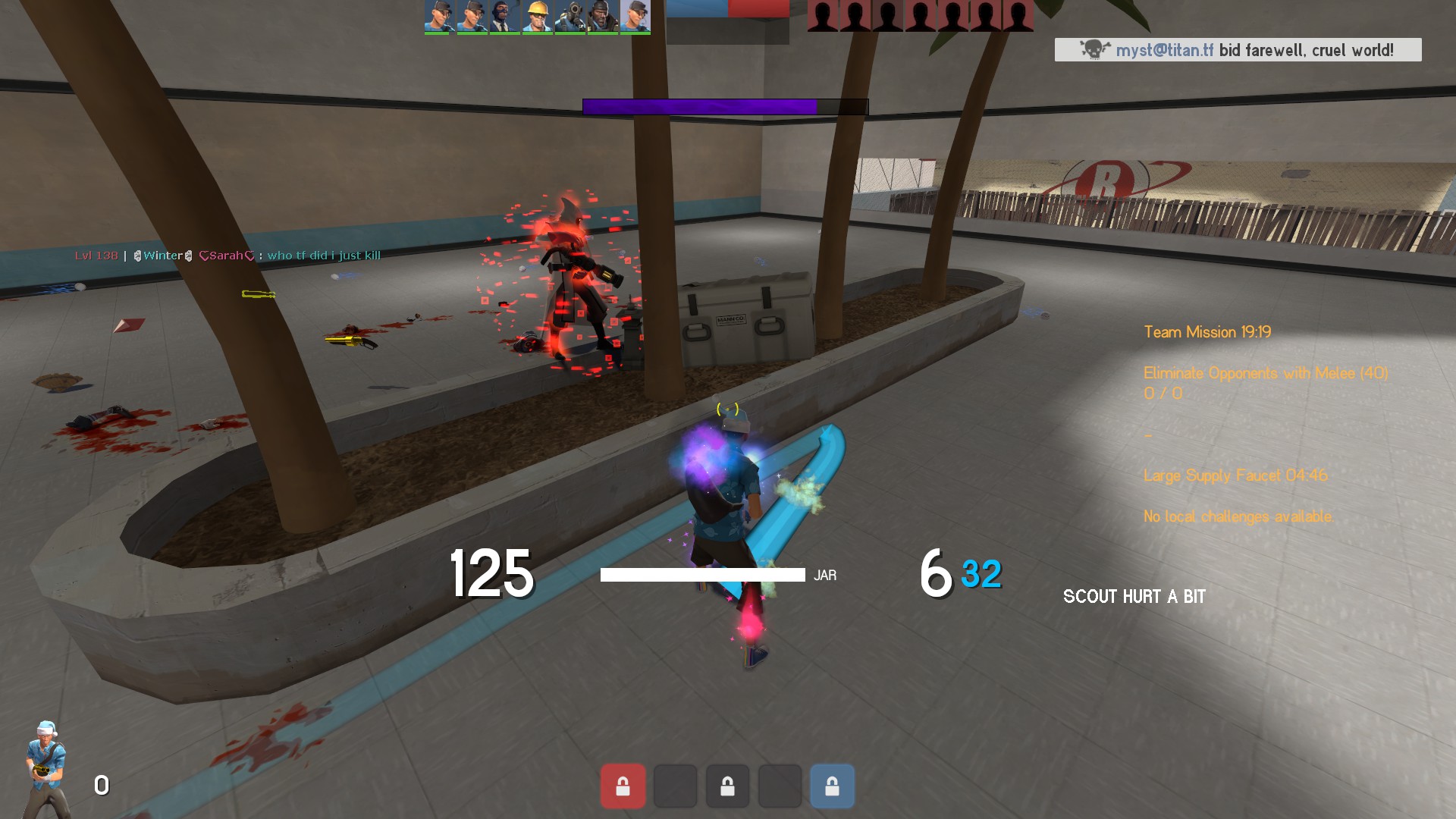Click the gray locked middle control point
1456x819 pixels.
point(727,786)
